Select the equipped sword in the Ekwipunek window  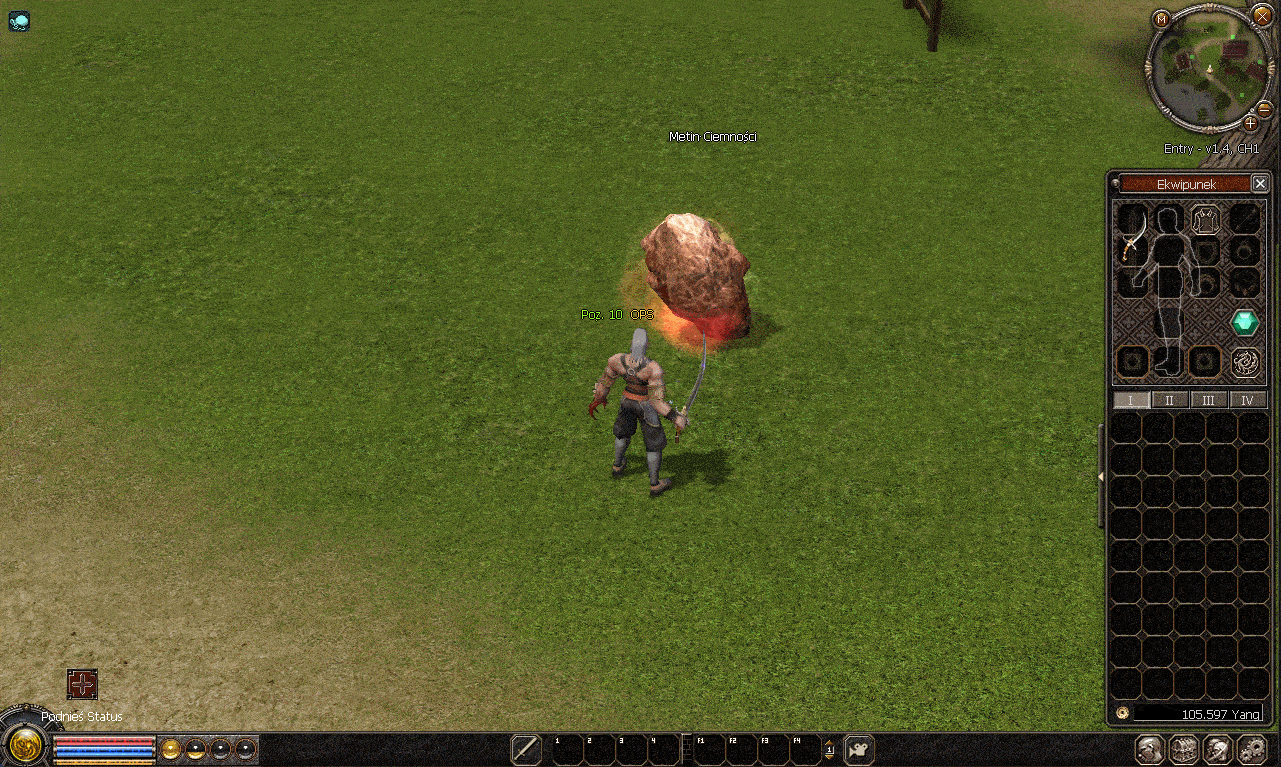pos(1132,248)
